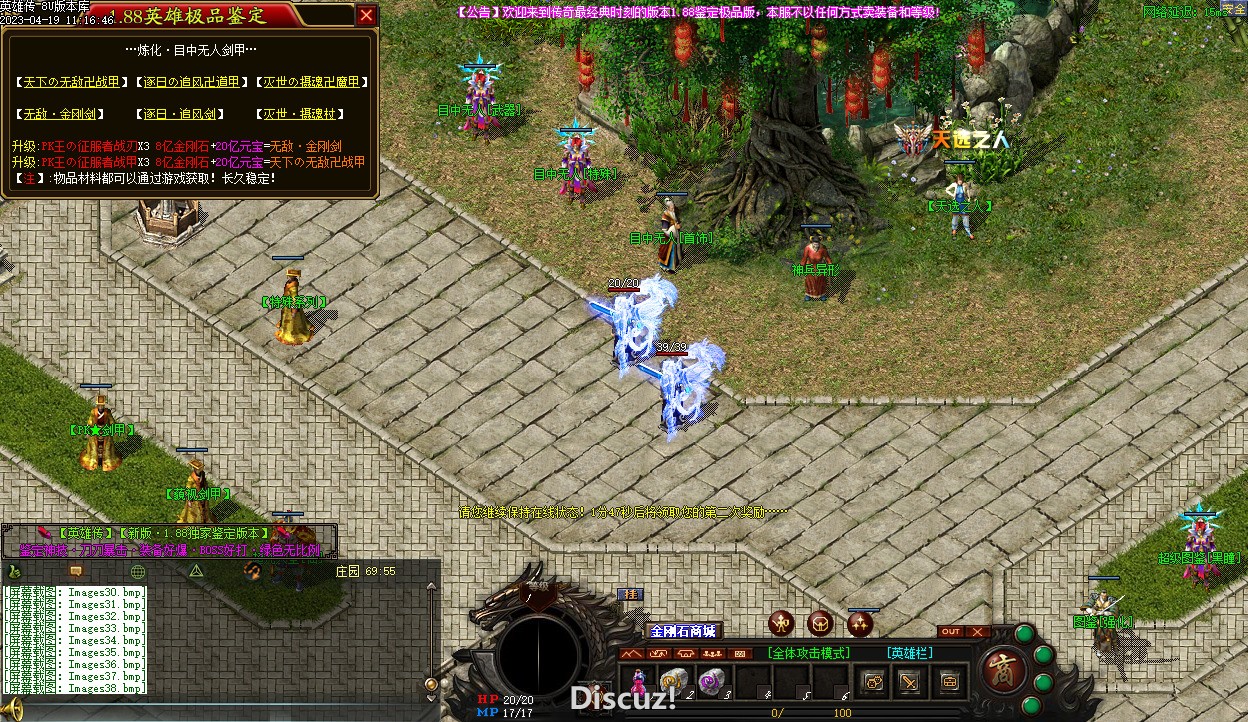Click the orange chat bubble icon
This screenshot has width=1248, height=722.
click(x=75, y=571)
